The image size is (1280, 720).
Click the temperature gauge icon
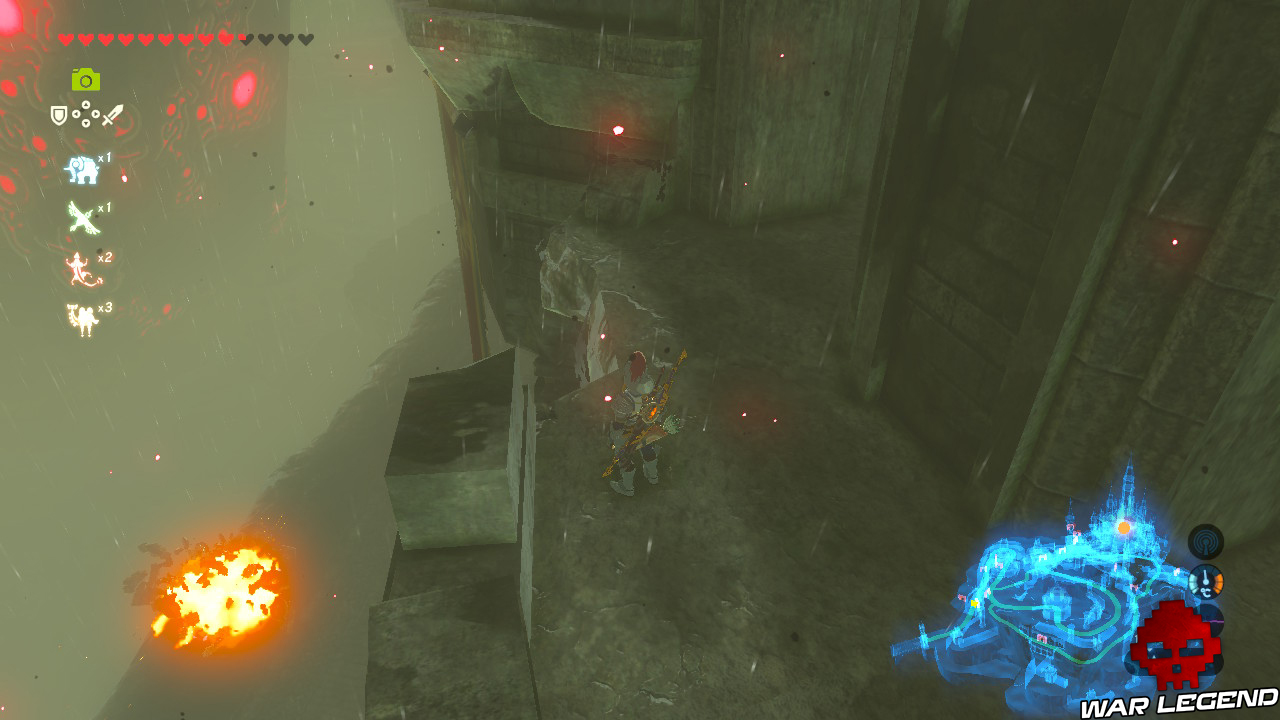click(x=1207, y=580)
